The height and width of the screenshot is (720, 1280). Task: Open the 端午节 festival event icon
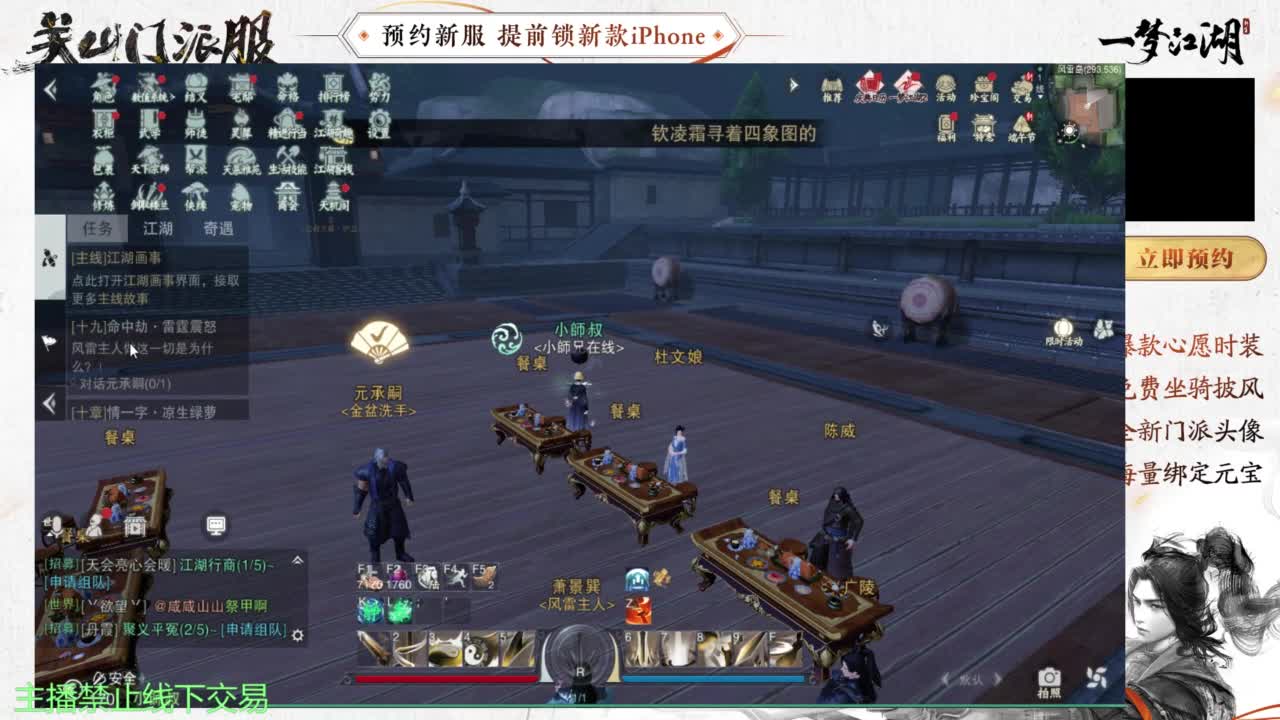tap(1020, 124)
